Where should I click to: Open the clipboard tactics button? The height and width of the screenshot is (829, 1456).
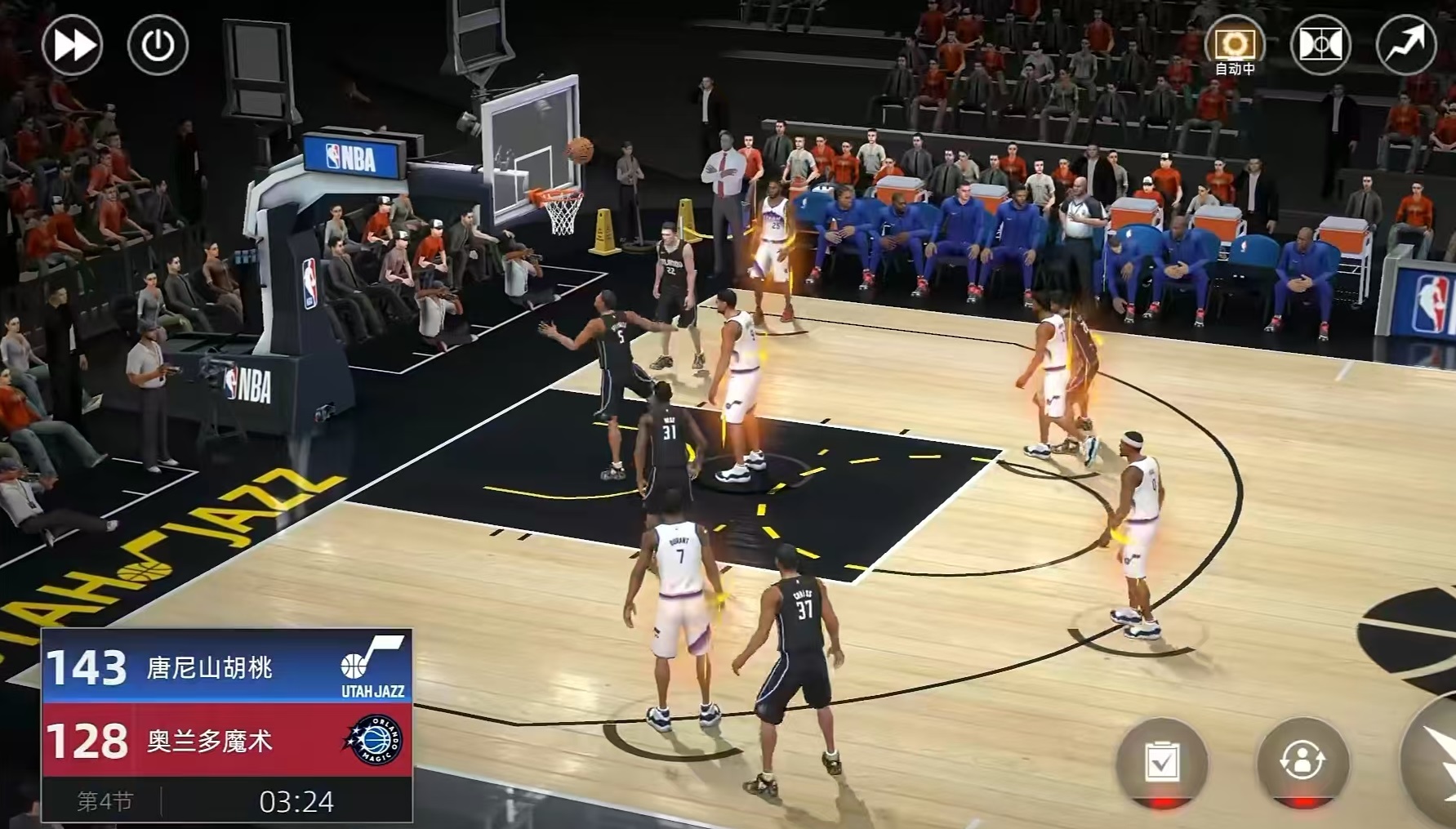tap(1161, 761)
